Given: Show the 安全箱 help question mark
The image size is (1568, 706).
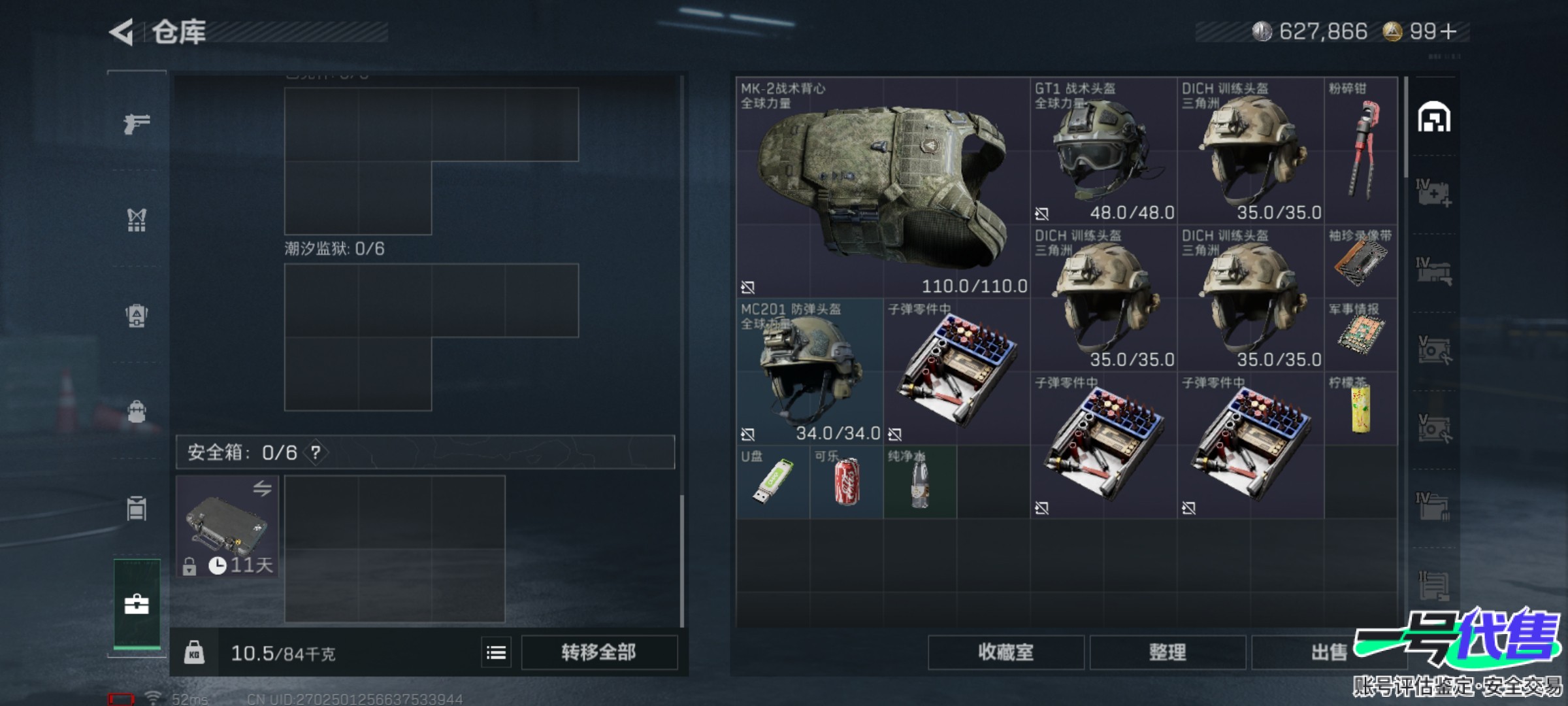Looking at the screenshot, I should click(316, 452).
